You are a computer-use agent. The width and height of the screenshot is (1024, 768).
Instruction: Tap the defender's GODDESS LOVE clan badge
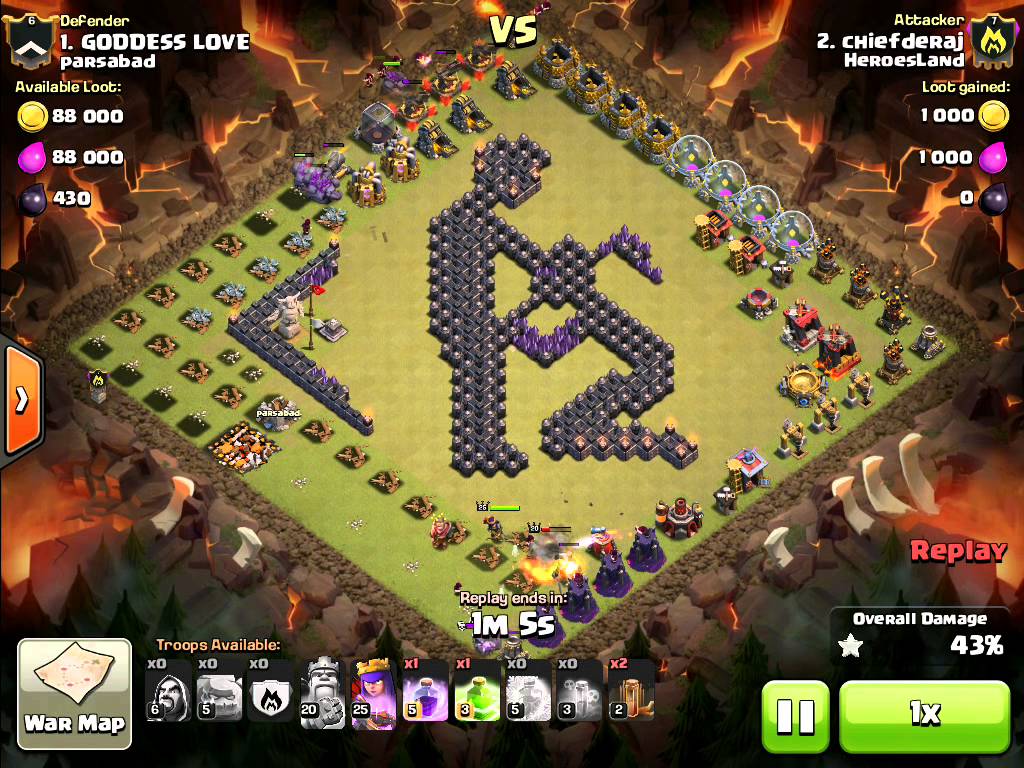click(x=30, y=38)
